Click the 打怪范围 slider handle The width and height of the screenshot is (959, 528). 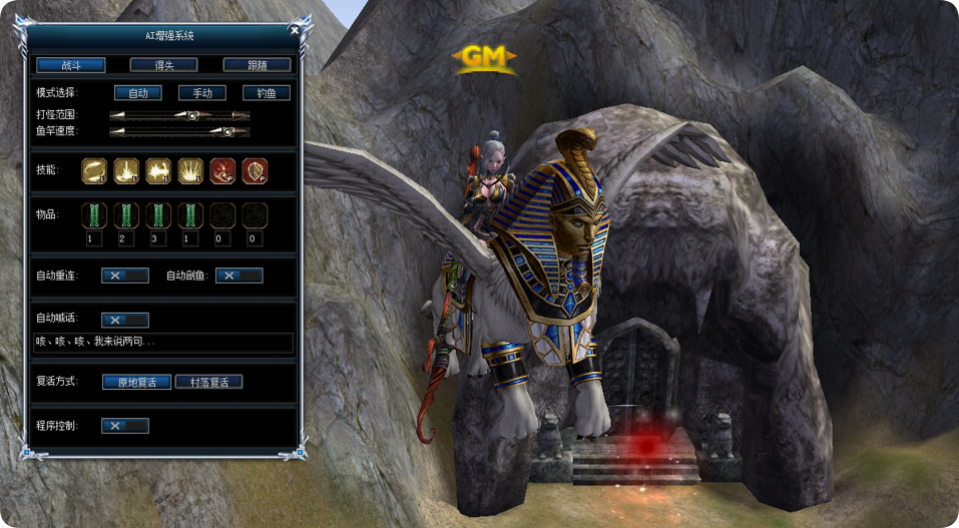[191, 115]
